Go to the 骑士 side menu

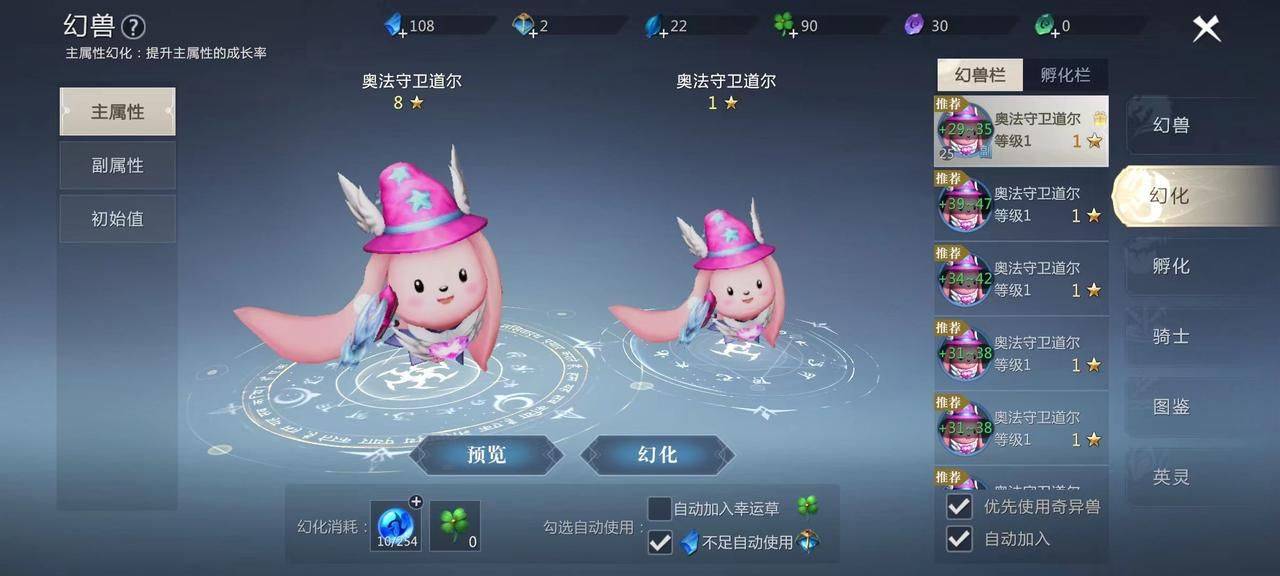click(1171, 336)
